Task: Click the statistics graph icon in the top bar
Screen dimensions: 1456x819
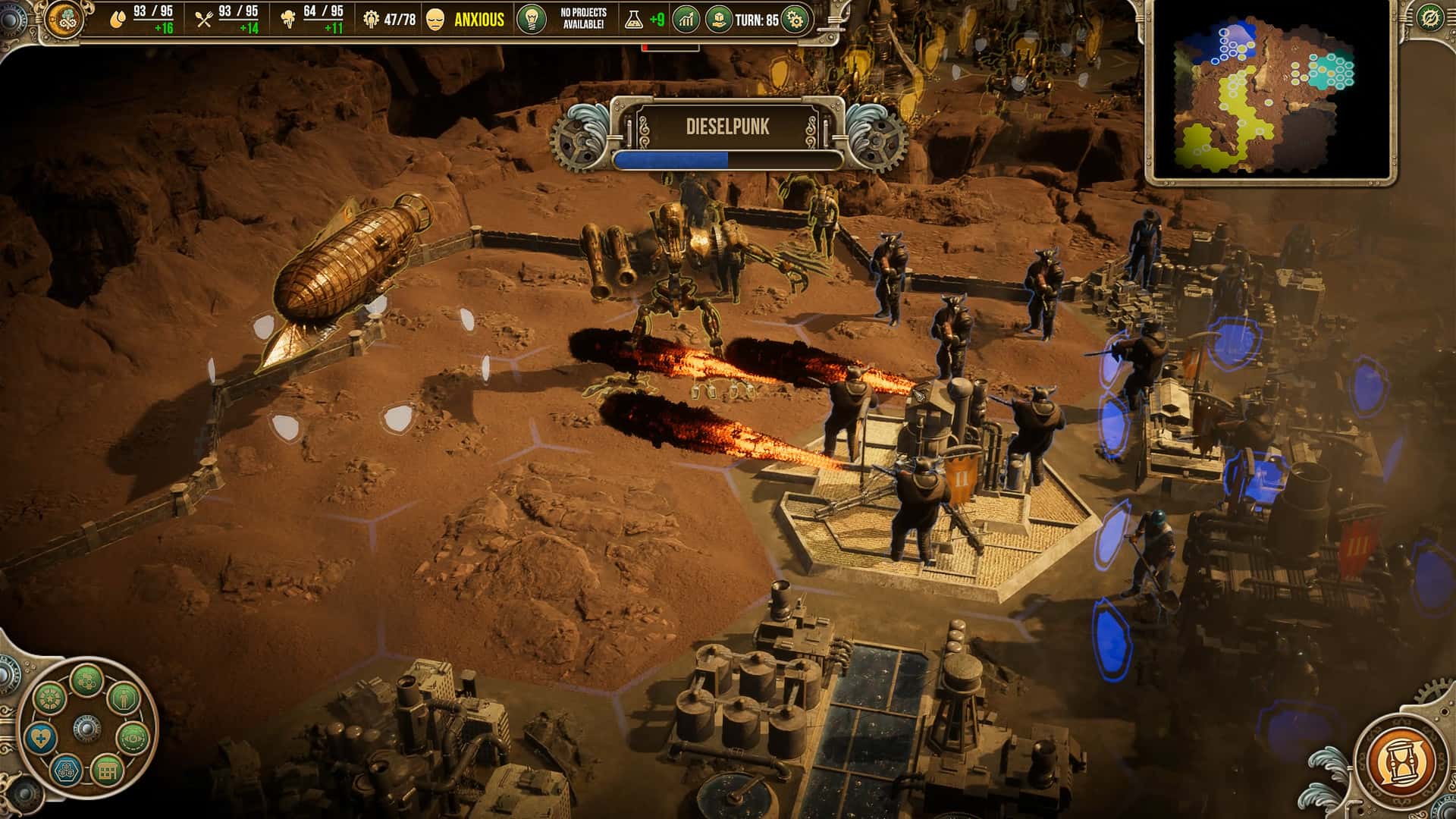Action: click(684, 20)
